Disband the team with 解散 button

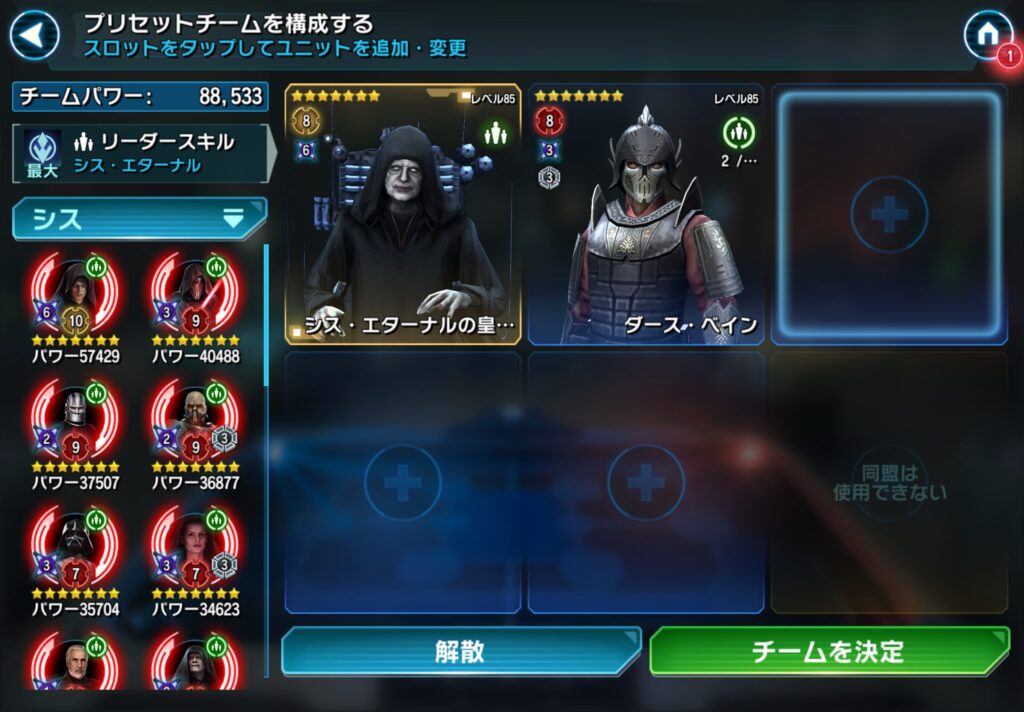click(x=460, y=652)
